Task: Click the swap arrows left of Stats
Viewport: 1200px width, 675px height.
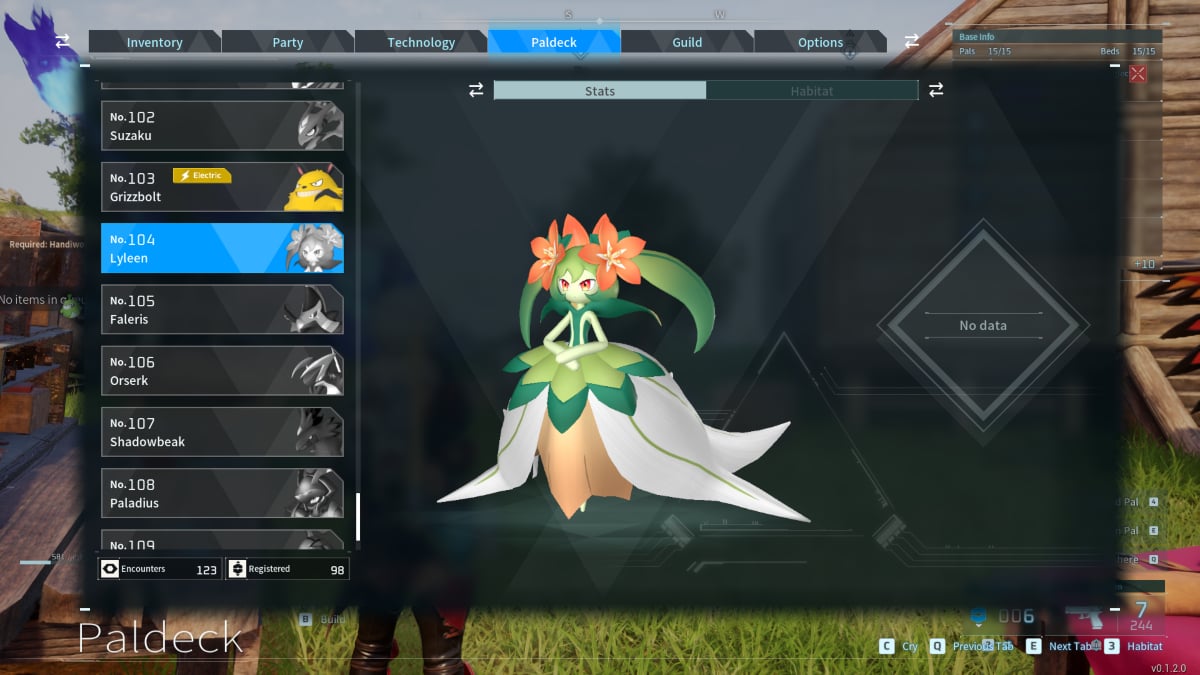Action: (476, 90)
